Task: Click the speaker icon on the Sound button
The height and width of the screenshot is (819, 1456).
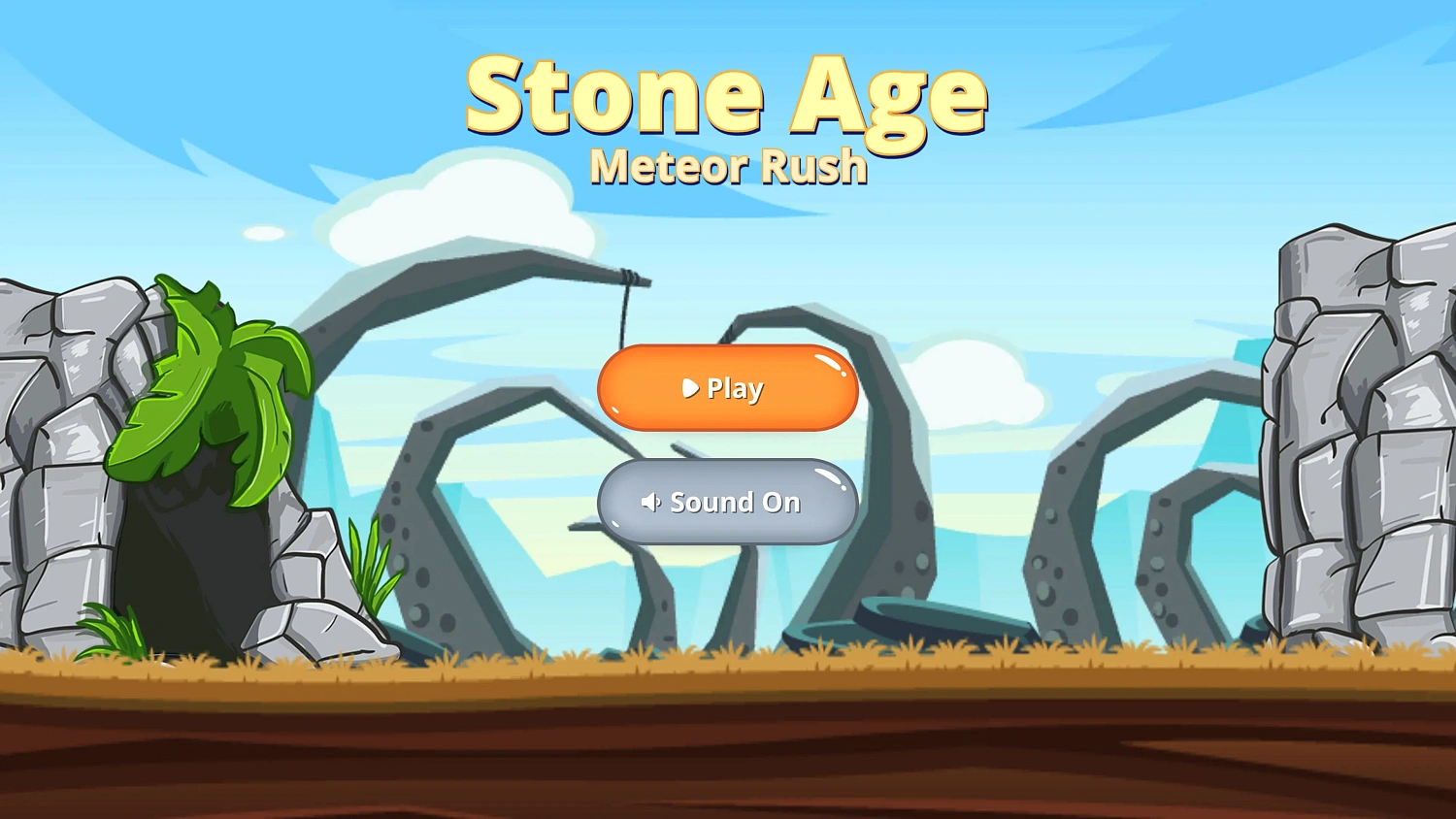Action: click(x=652, y=503)
